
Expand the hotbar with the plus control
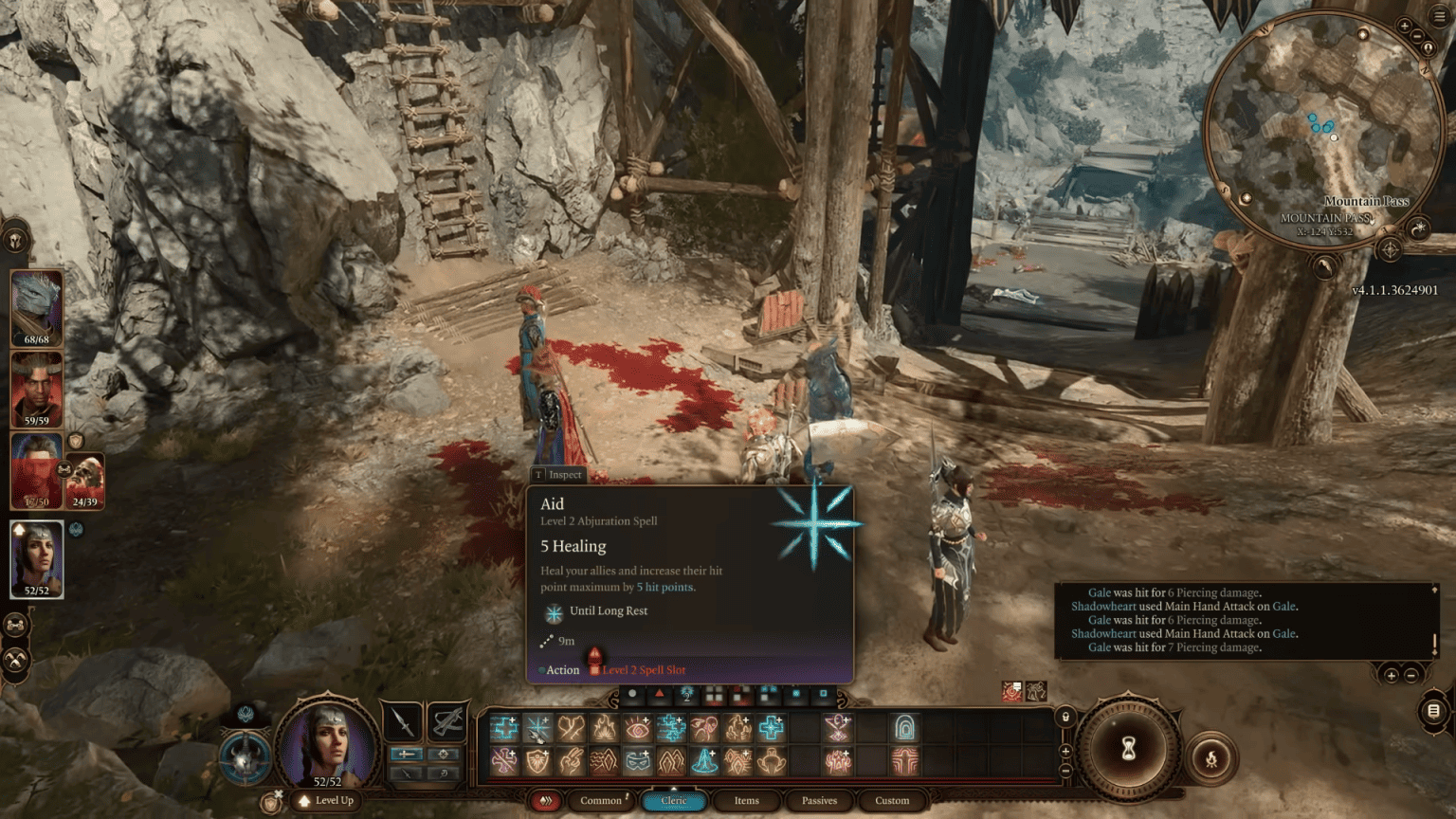[1065, 751]
